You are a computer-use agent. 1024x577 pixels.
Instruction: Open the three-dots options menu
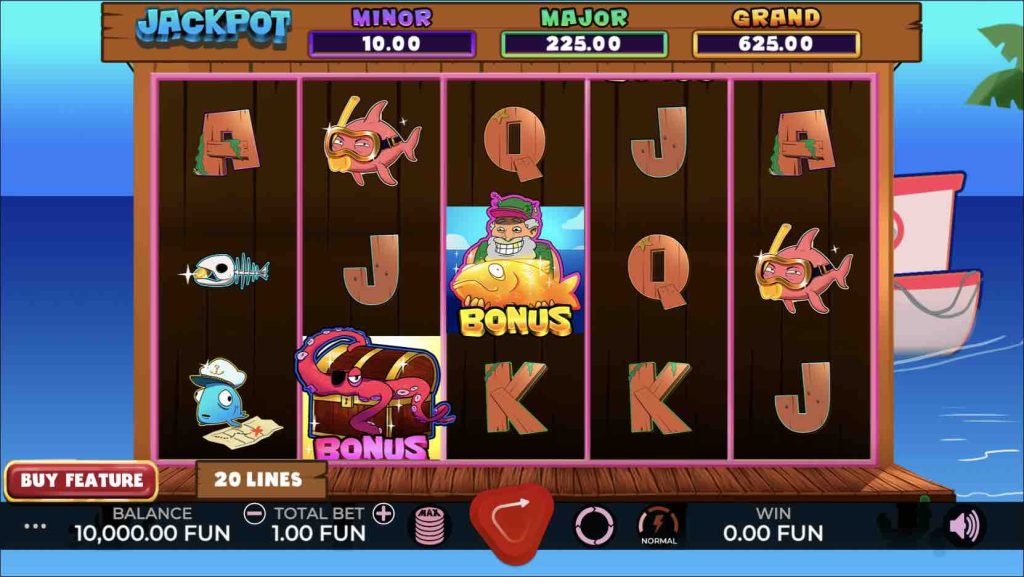(x=35, y=525)
